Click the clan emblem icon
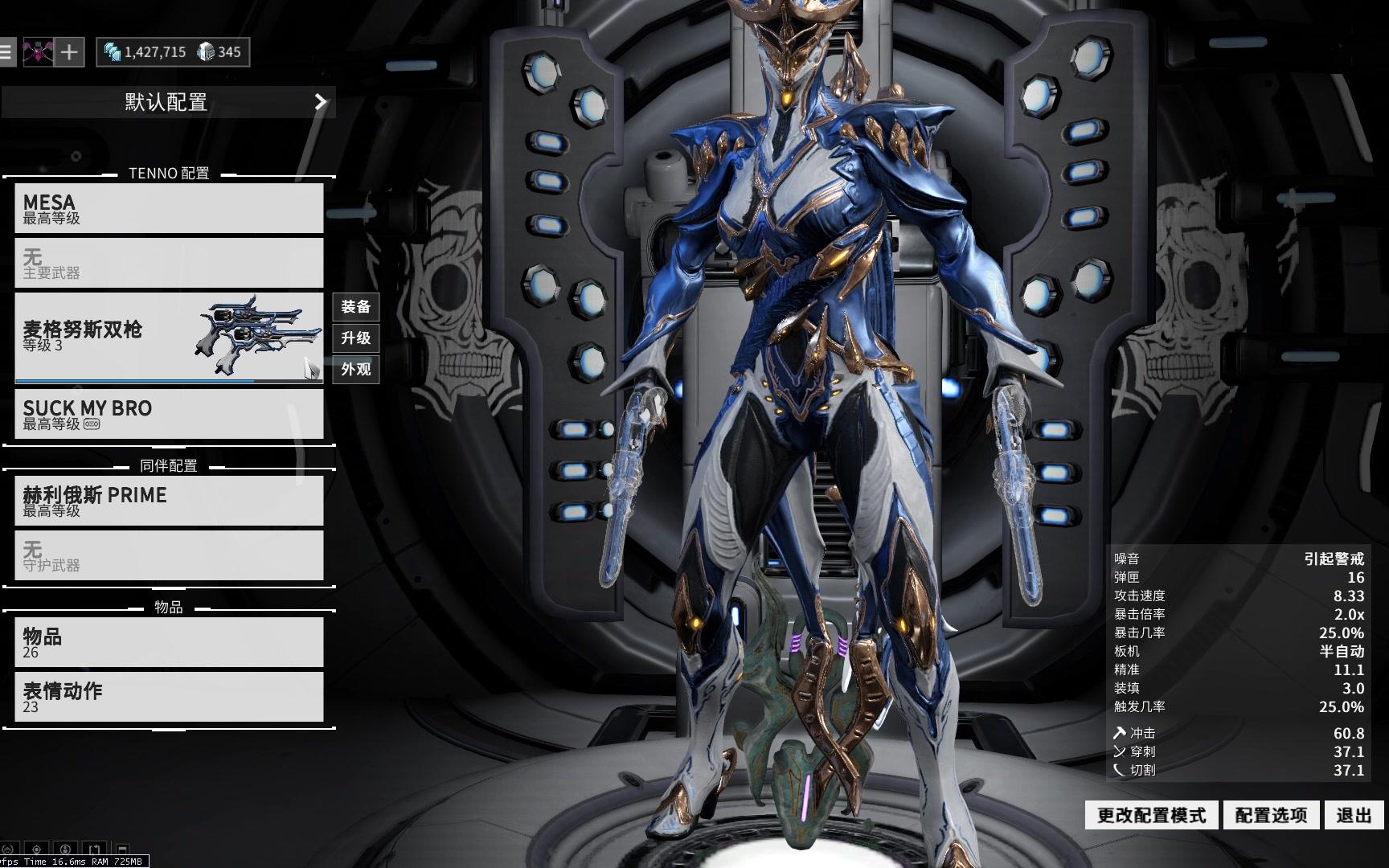The image size is (1389, 868). point(38,52)
